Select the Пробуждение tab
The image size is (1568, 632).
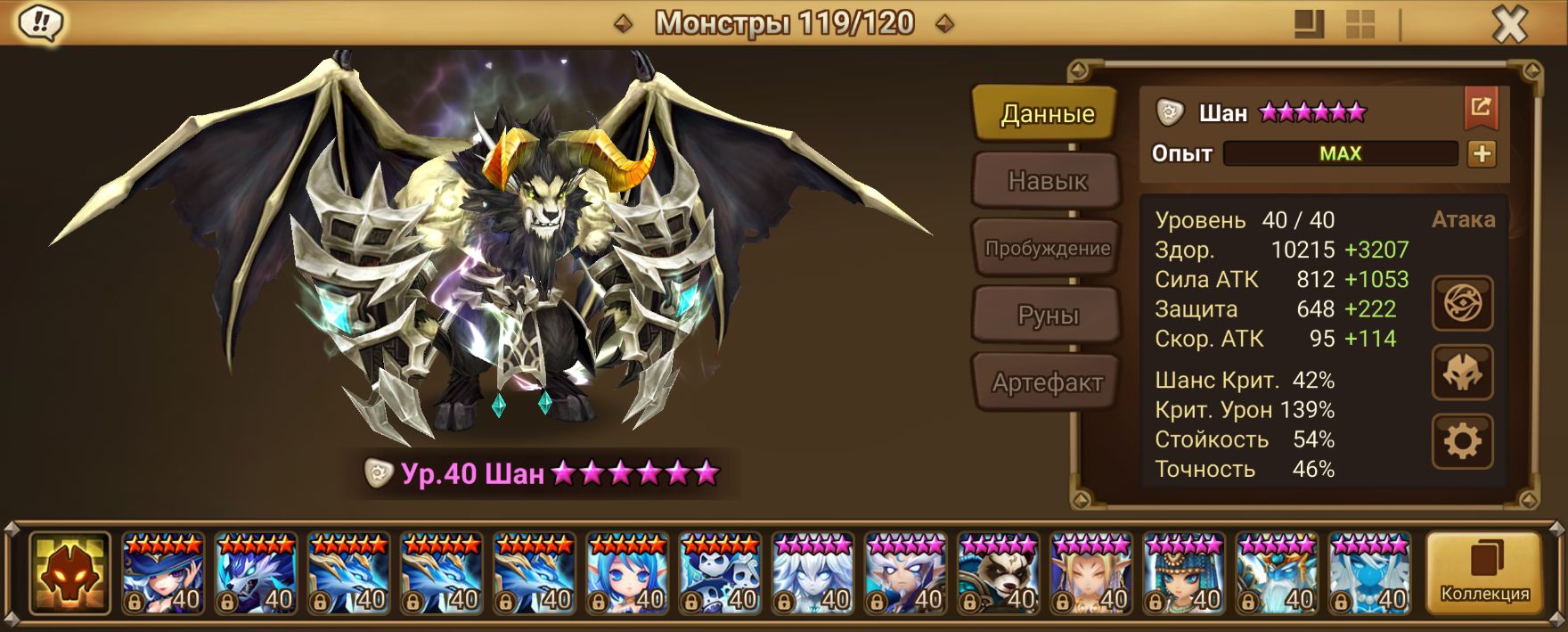click(x=1046, y=248)
